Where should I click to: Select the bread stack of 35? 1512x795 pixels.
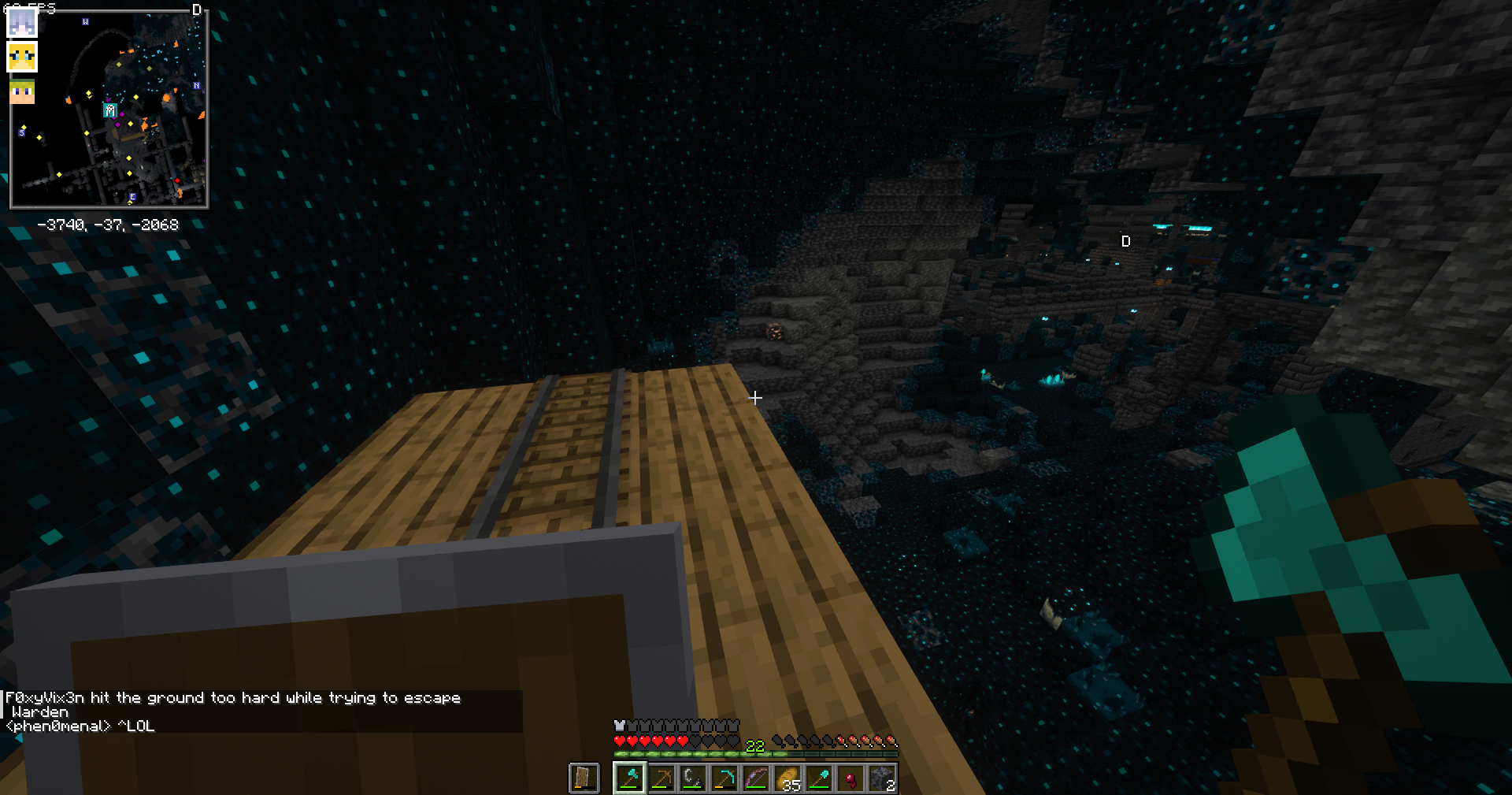pyautogui.click(x=787, y=778)
